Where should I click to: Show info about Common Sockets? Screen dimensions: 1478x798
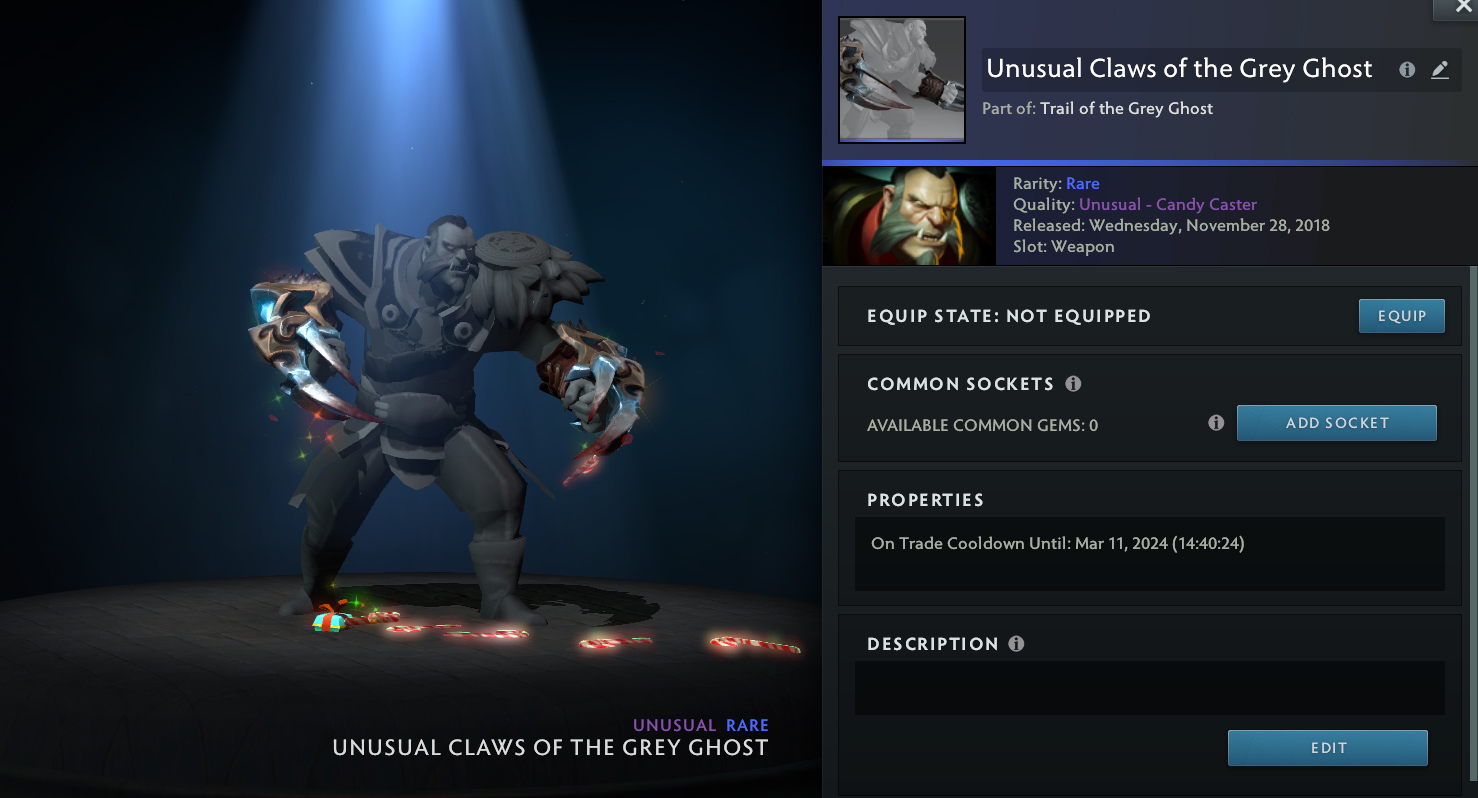(1073, 384)
